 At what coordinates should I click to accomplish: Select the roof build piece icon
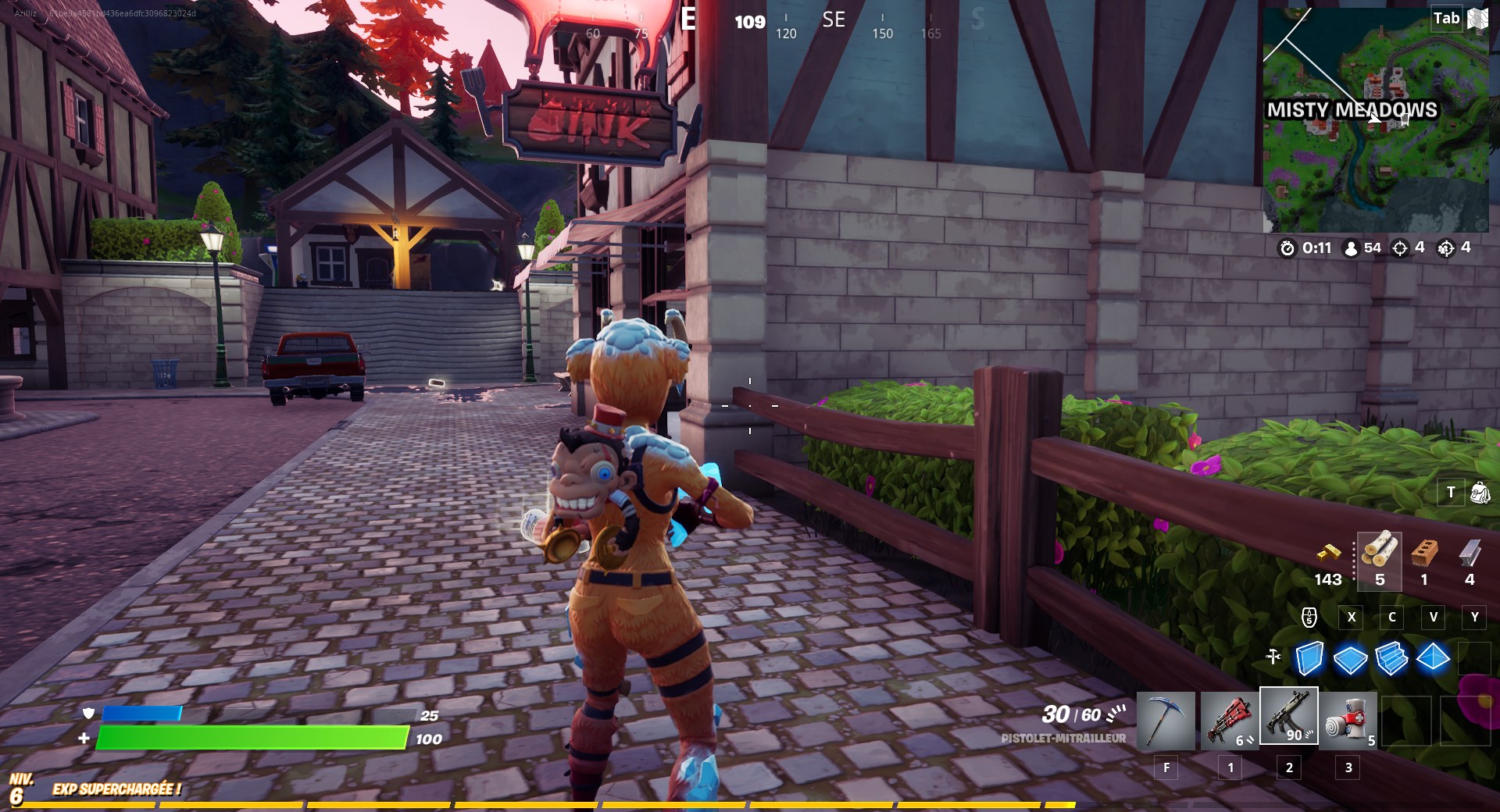tap(1434, 660)
